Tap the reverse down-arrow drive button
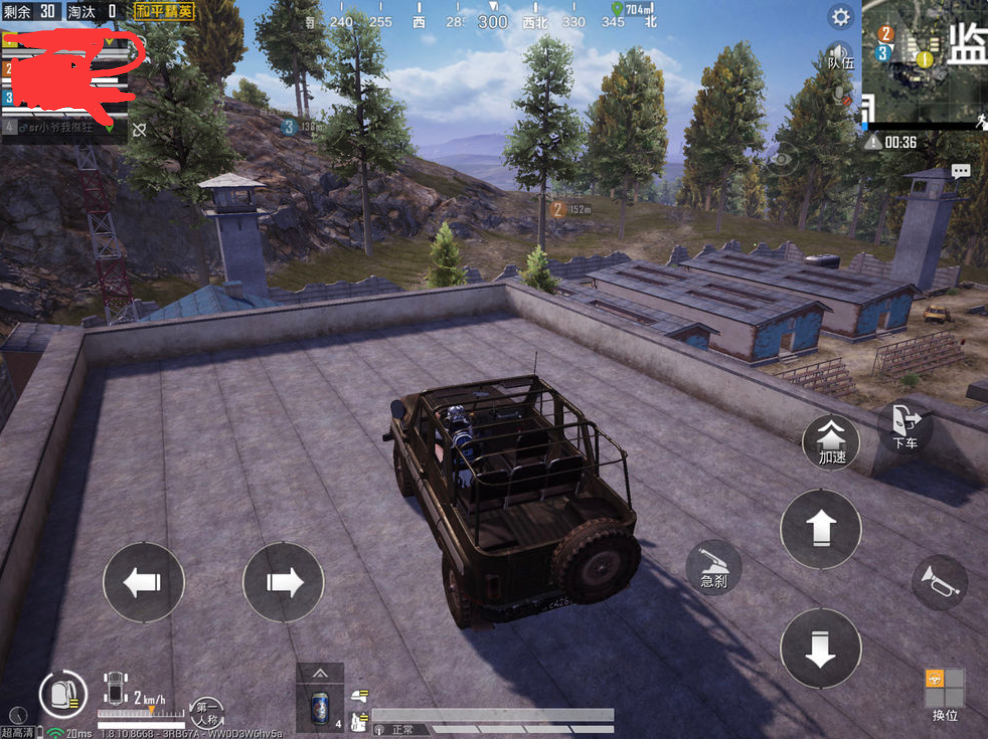 click(x=820, y=648)
